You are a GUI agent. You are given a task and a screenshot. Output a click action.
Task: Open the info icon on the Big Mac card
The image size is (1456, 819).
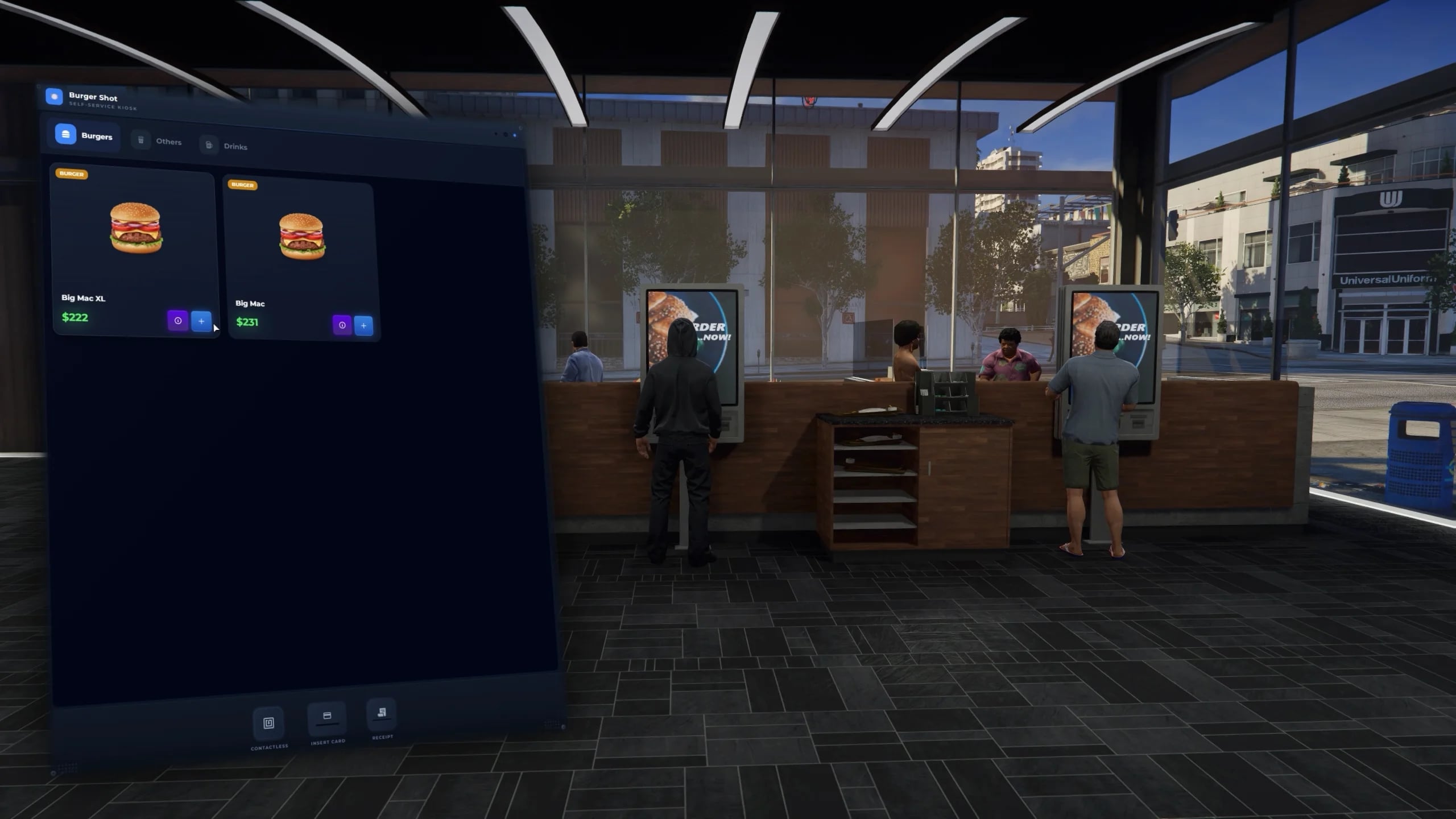point(342,326)
